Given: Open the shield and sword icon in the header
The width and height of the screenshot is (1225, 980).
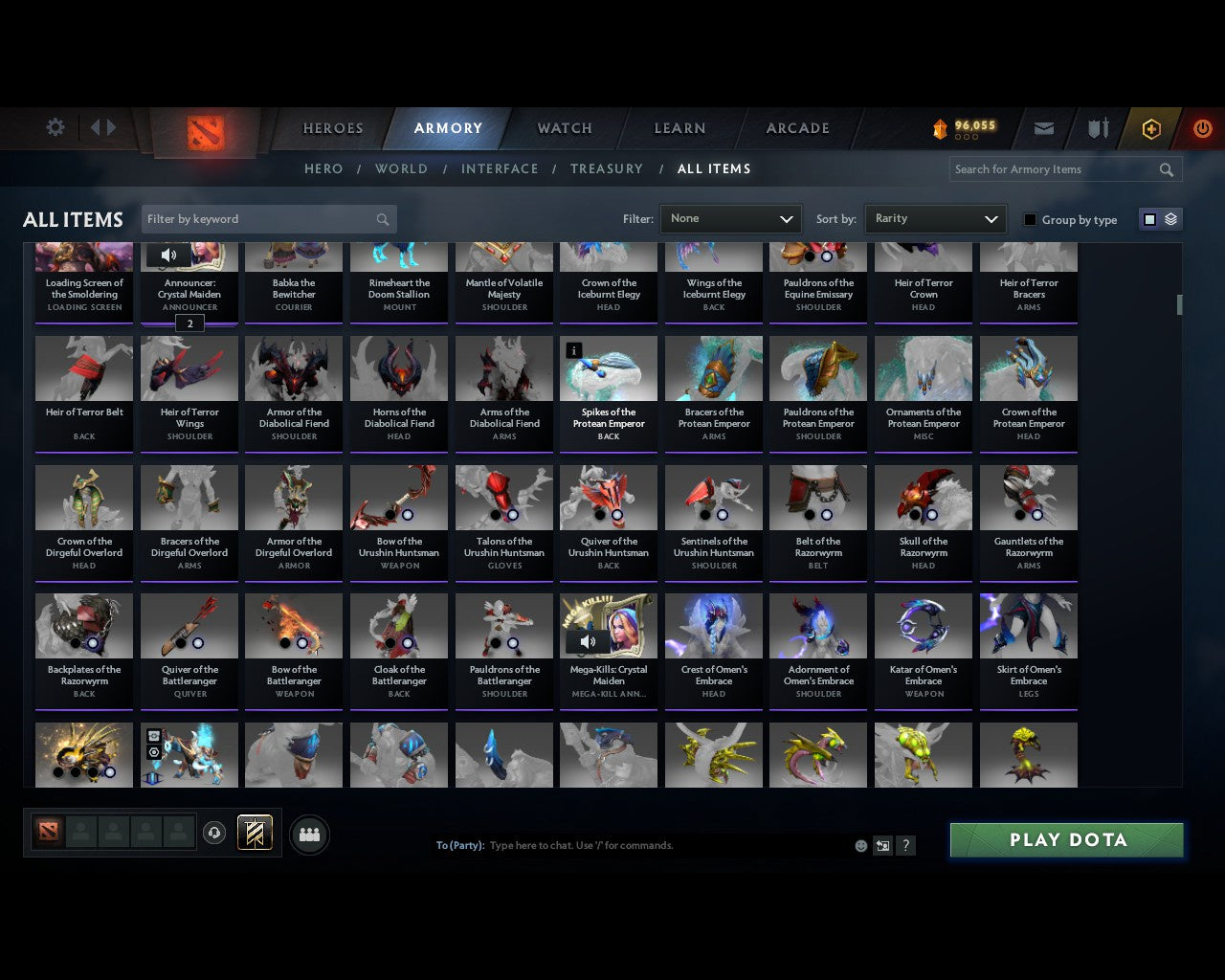Looking at the screenshot, I should (1097, 127).
